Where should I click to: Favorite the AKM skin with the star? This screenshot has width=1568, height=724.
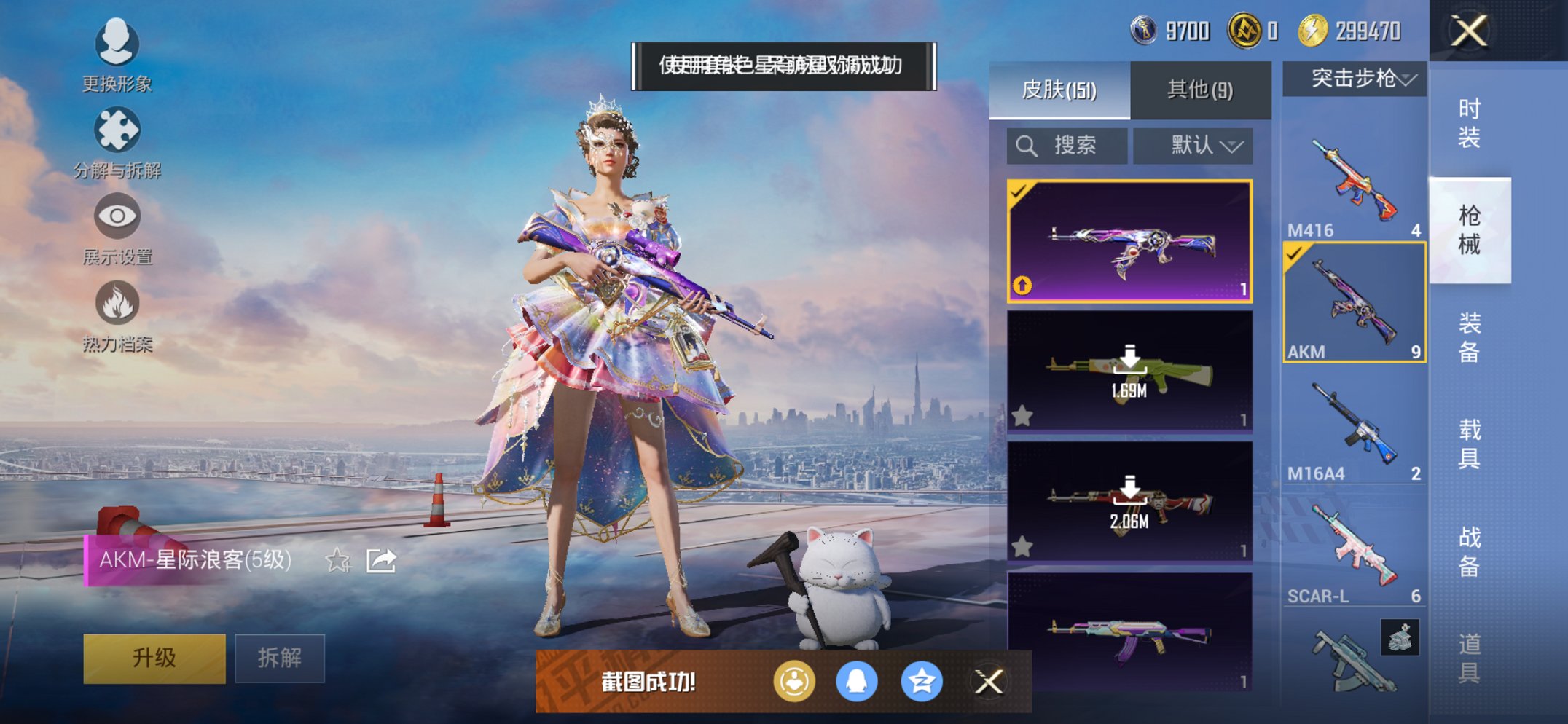click(x=337, y=560)
